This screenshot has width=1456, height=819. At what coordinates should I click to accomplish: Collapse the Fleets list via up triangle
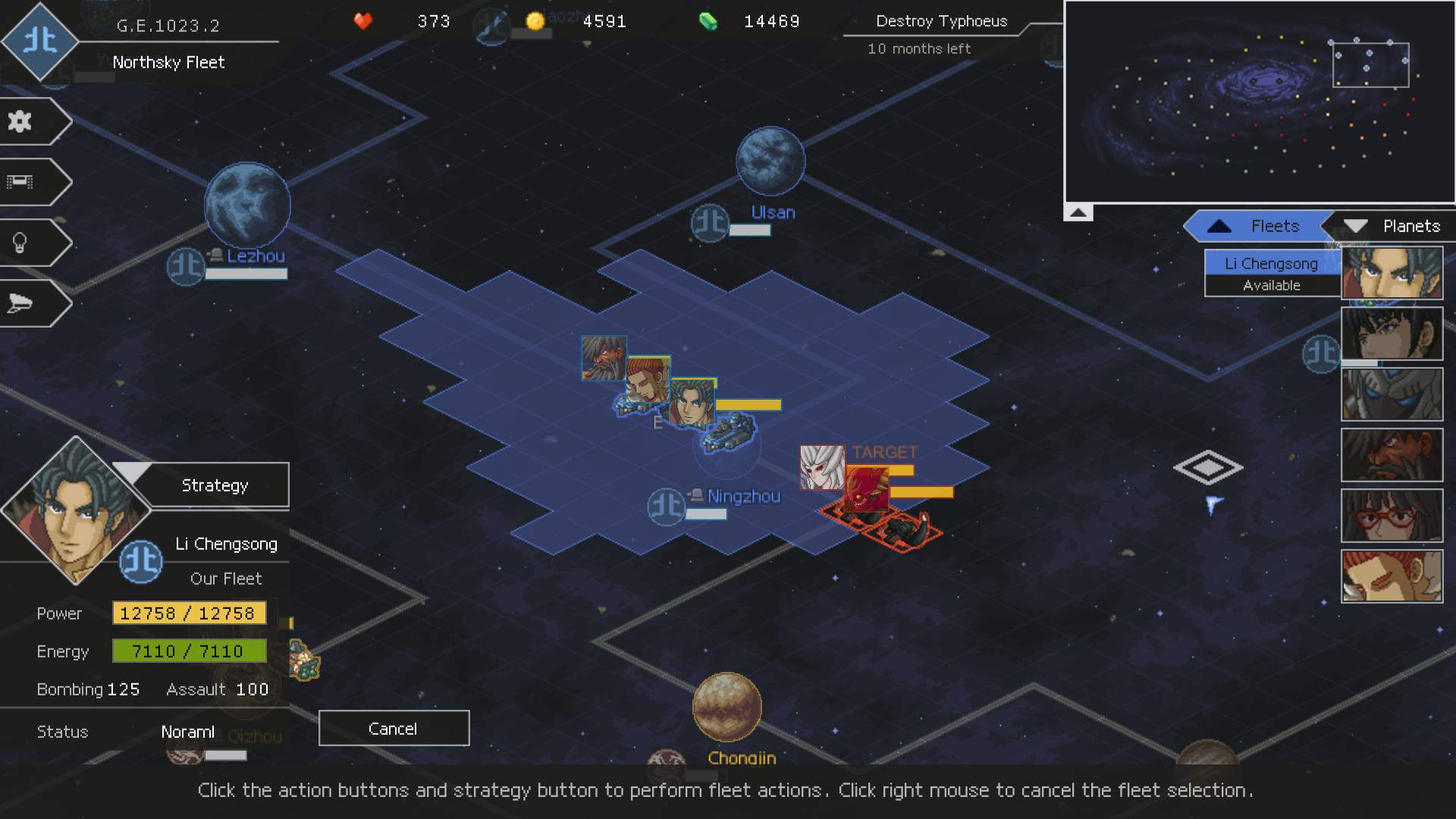coord(1219,225)
